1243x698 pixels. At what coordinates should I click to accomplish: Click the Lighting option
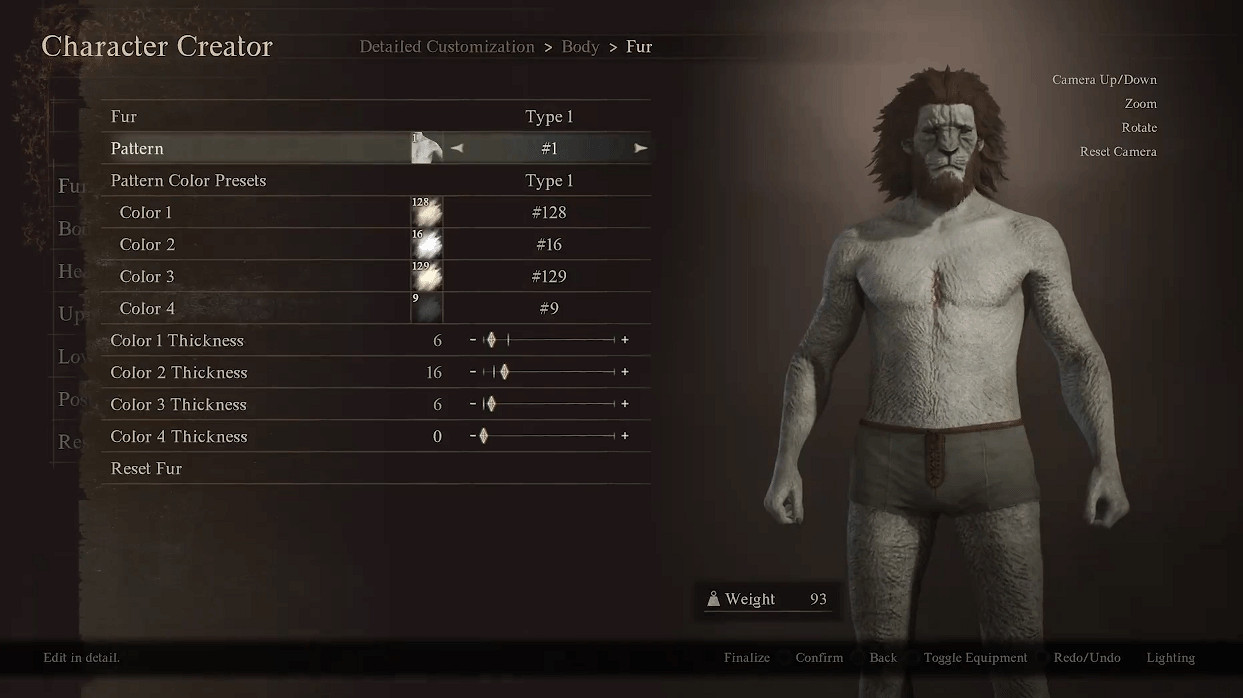point(1170,657)
